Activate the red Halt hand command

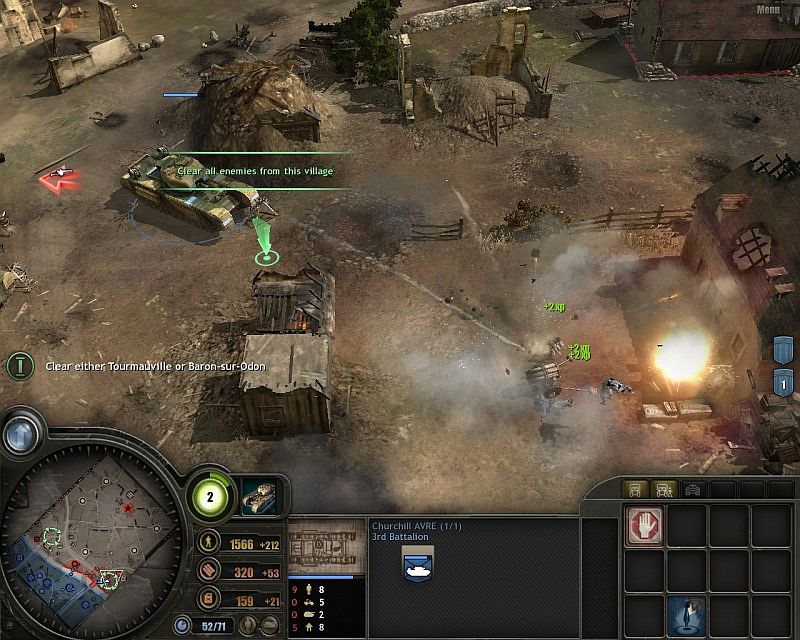coord(645,524)
